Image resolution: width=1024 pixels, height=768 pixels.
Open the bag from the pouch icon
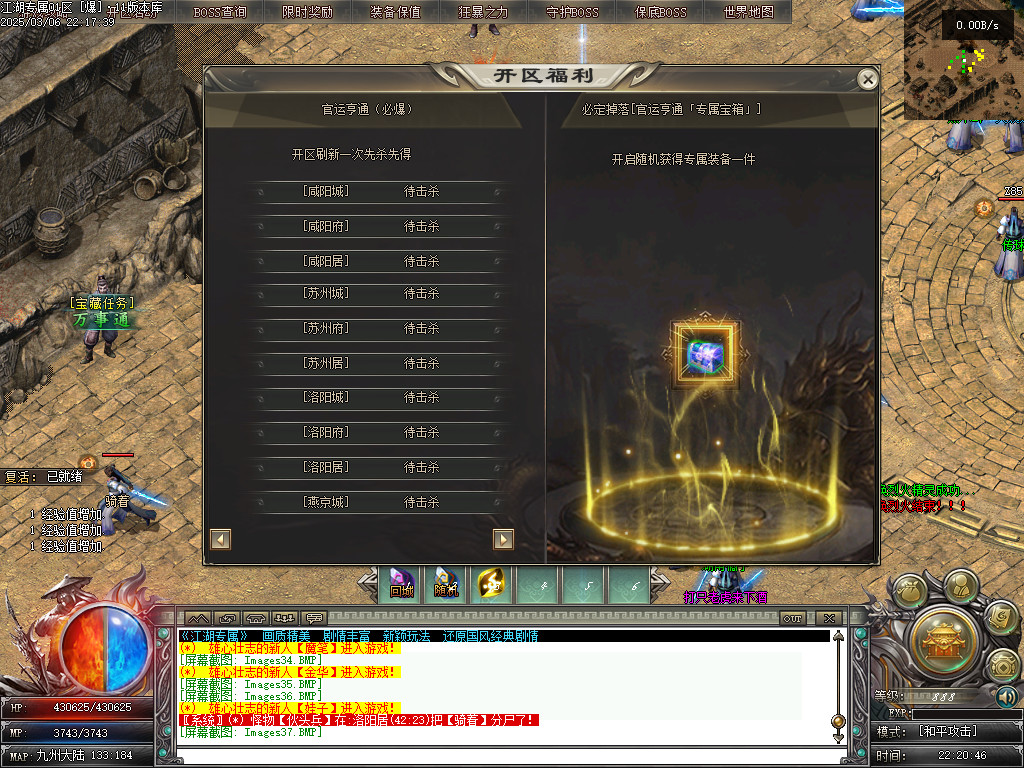click(910, 592)
